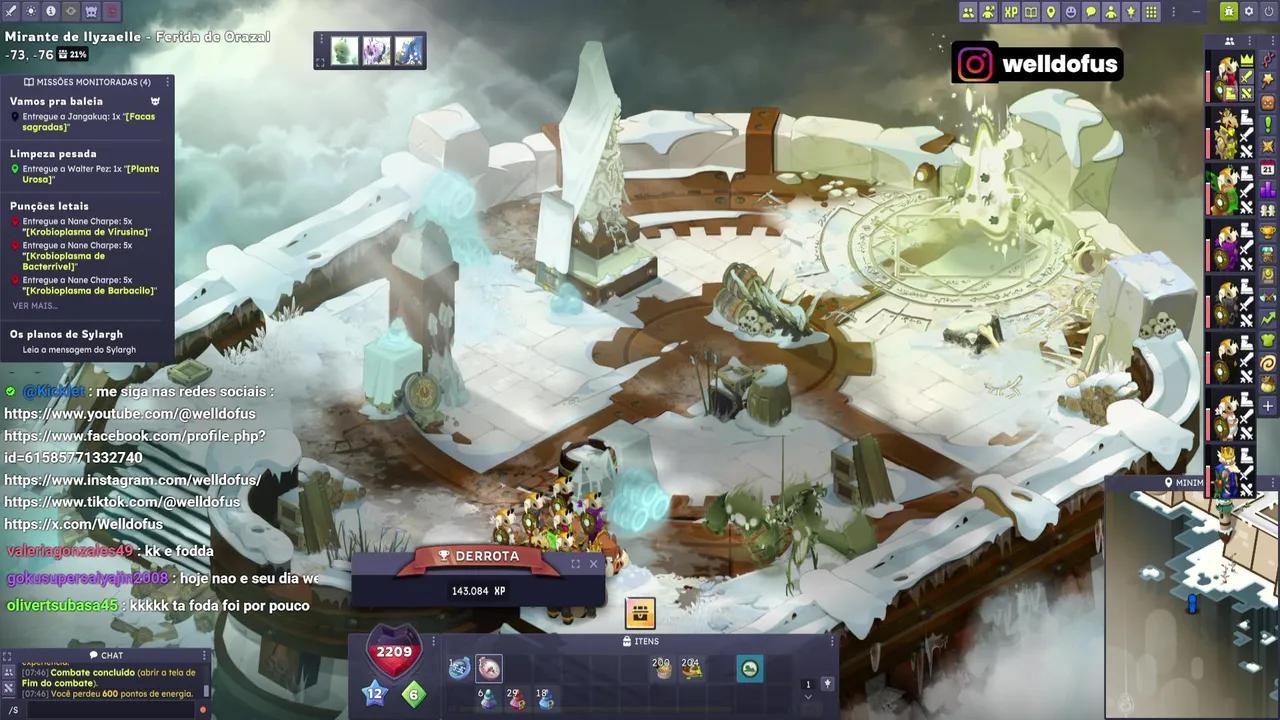Open 'Os planos de Sylargh' quest entry
Screen dimensions: 1280x720
(x=65, y=334)
